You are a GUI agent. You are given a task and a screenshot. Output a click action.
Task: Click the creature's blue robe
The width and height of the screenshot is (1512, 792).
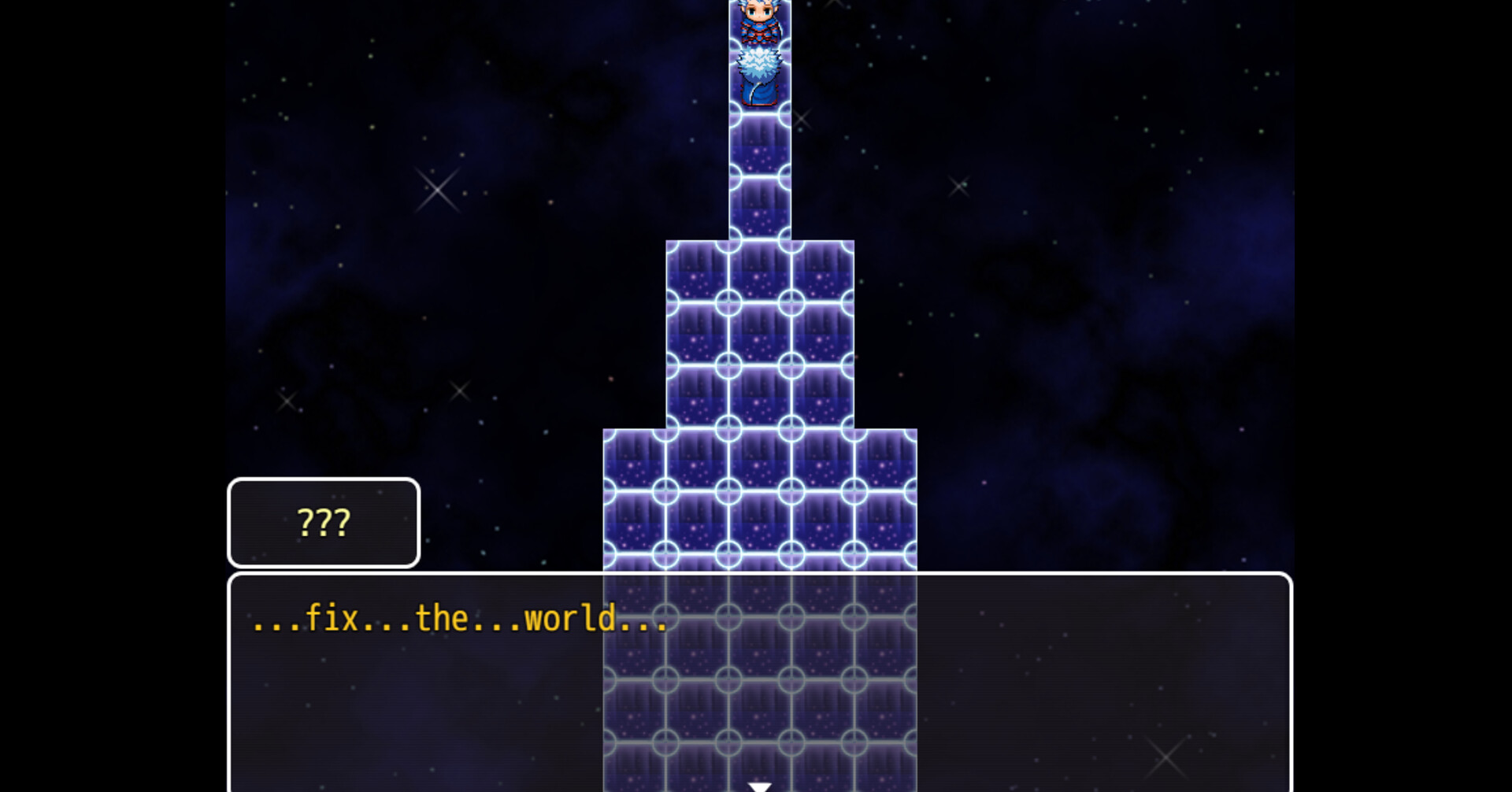click(x=758, y=93)
